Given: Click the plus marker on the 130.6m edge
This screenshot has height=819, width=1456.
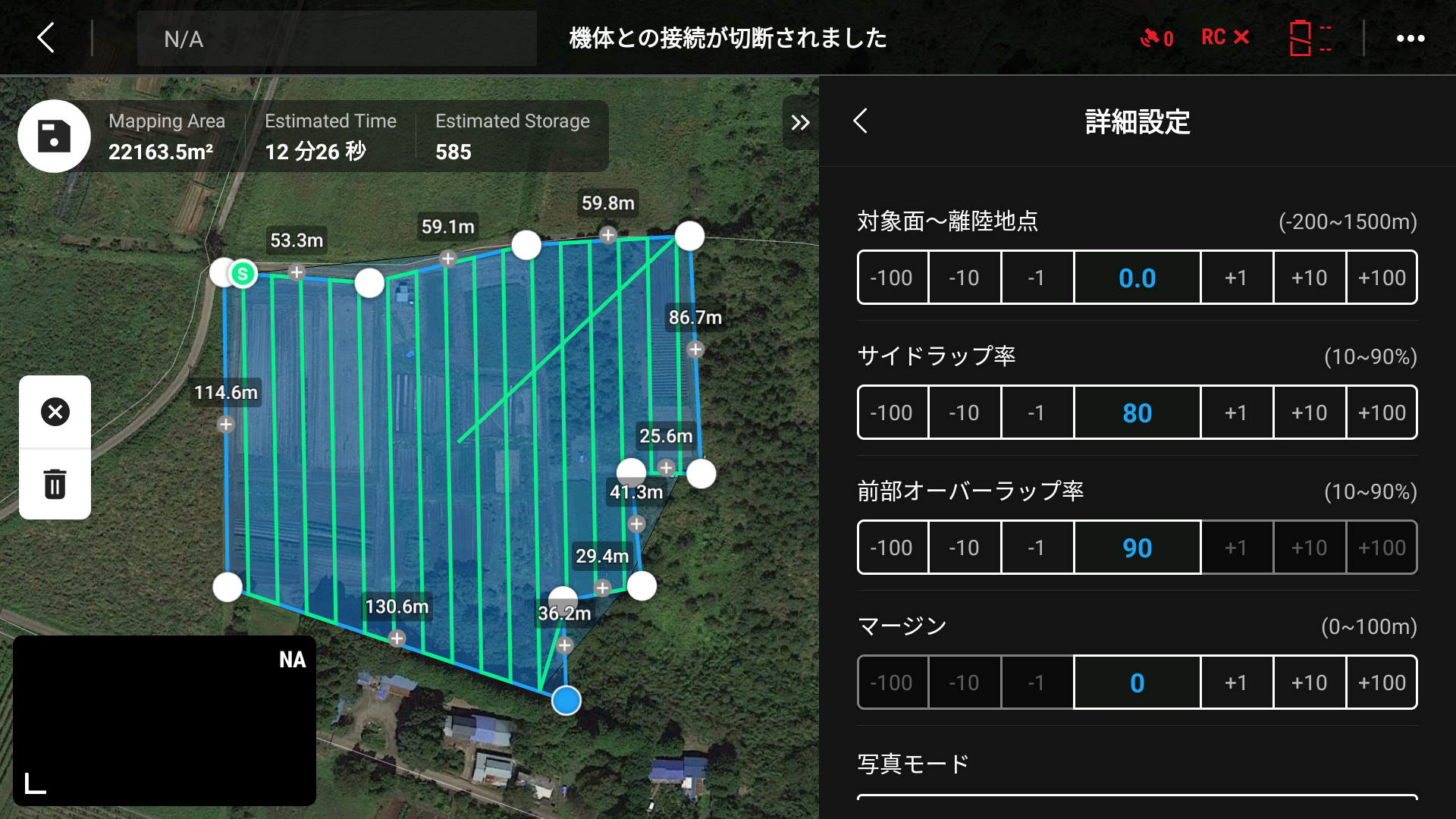Looking at the screenshot, I should click(x=395, y=639).
